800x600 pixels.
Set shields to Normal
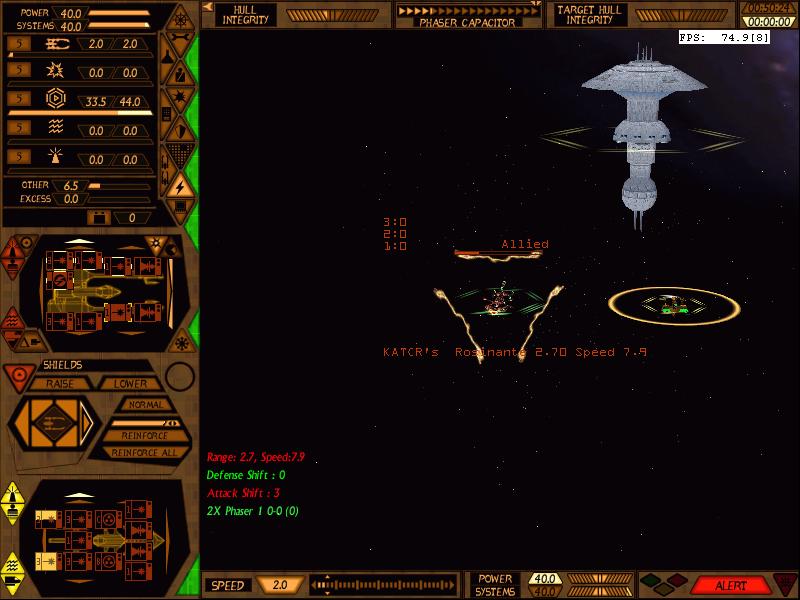point(145,405)
